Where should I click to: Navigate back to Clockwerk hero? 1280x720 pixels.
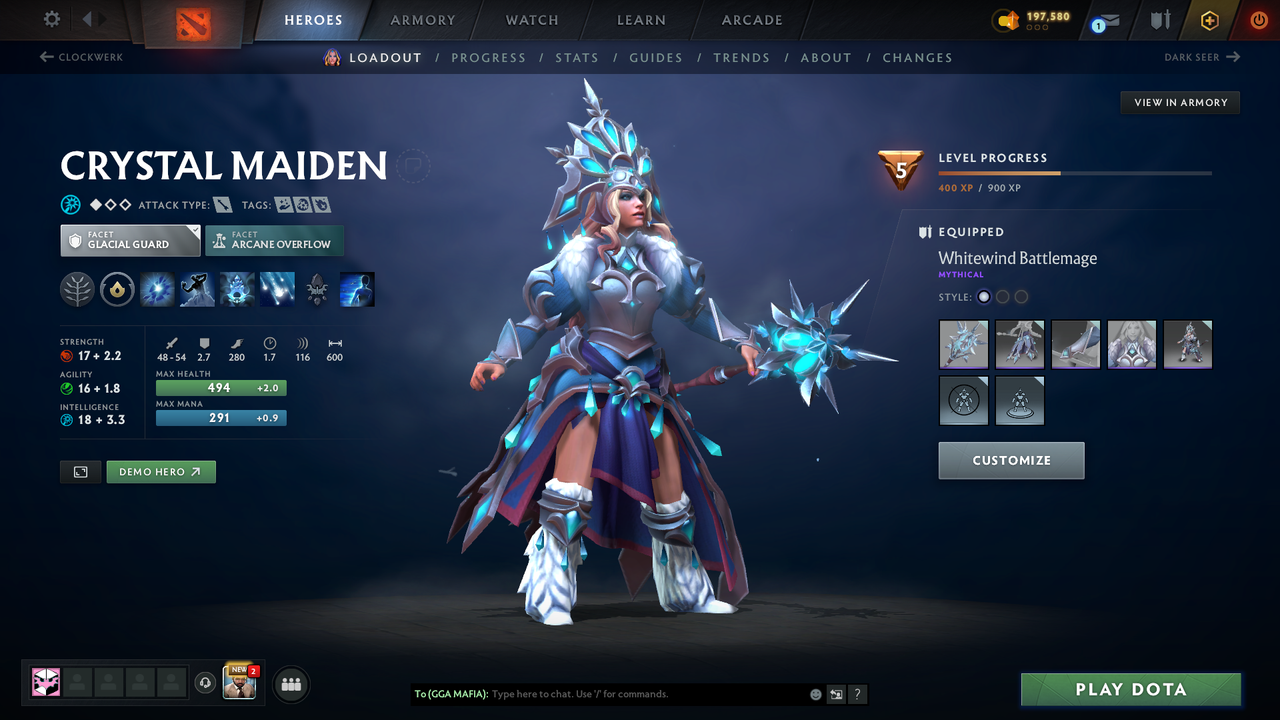[83, 57]
